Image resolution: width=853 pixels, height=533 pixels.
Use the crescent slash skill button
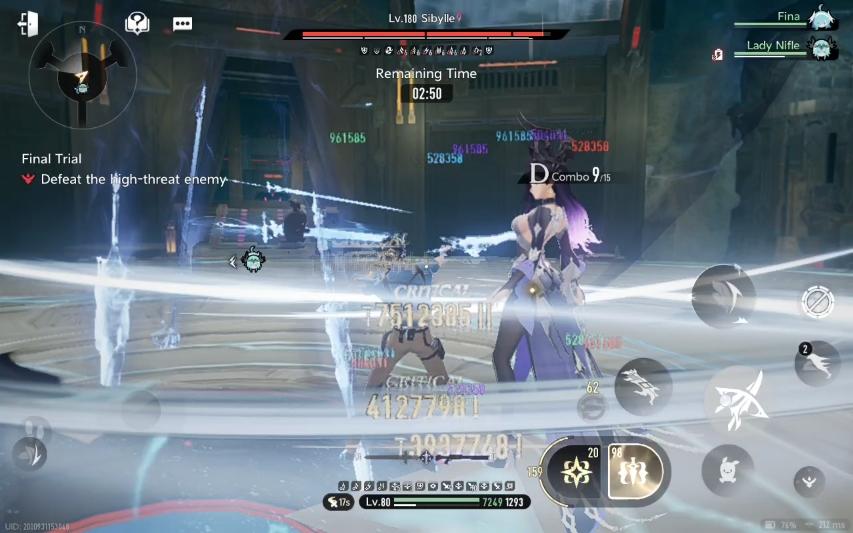click(x=723, y=297)
